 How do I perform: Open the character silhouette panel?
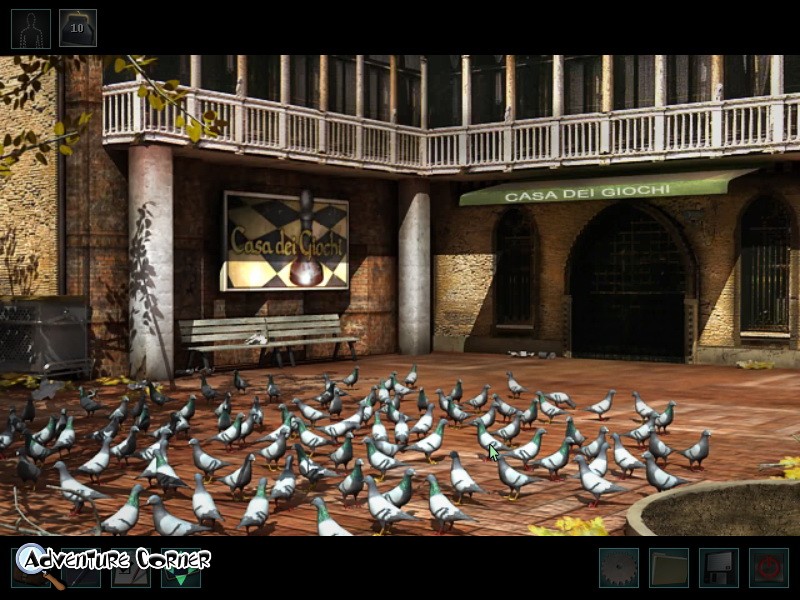pos(30,28)
